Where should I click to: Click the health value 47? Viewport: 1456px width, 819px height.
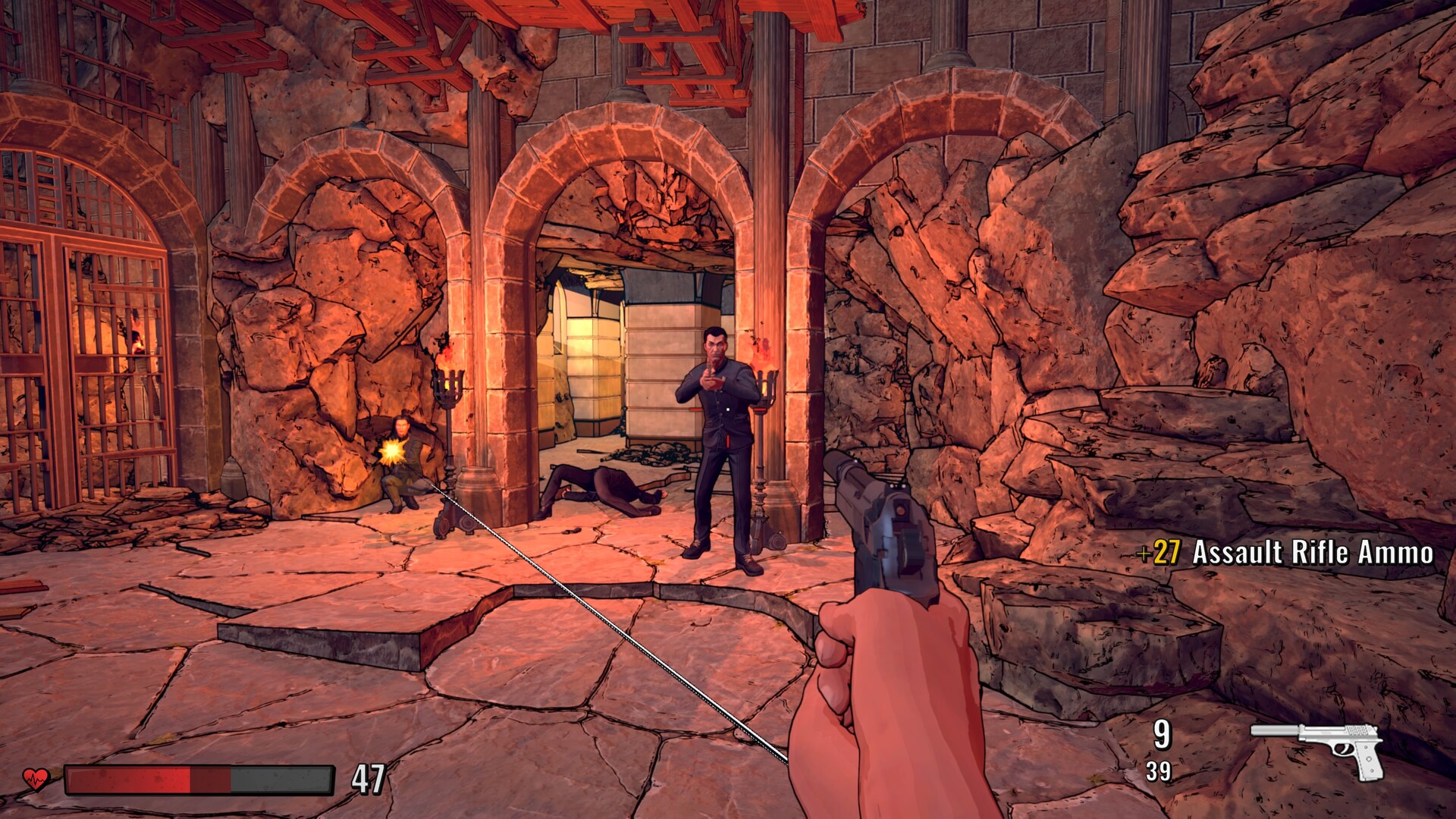(x=369, y=778)
